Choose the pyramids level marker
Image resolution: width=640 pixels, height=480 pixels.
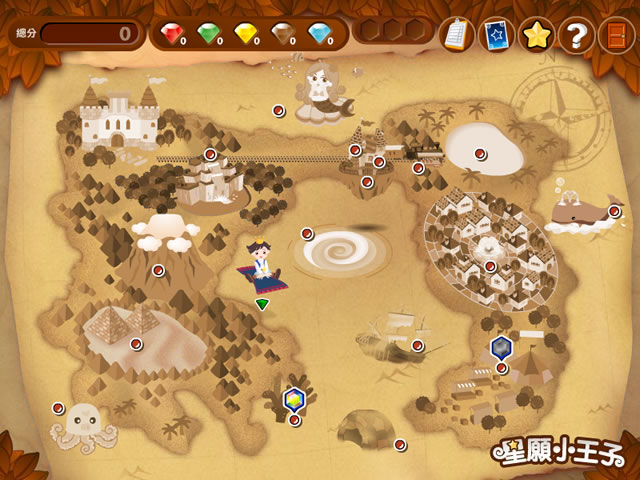click(x=136, y=343)
